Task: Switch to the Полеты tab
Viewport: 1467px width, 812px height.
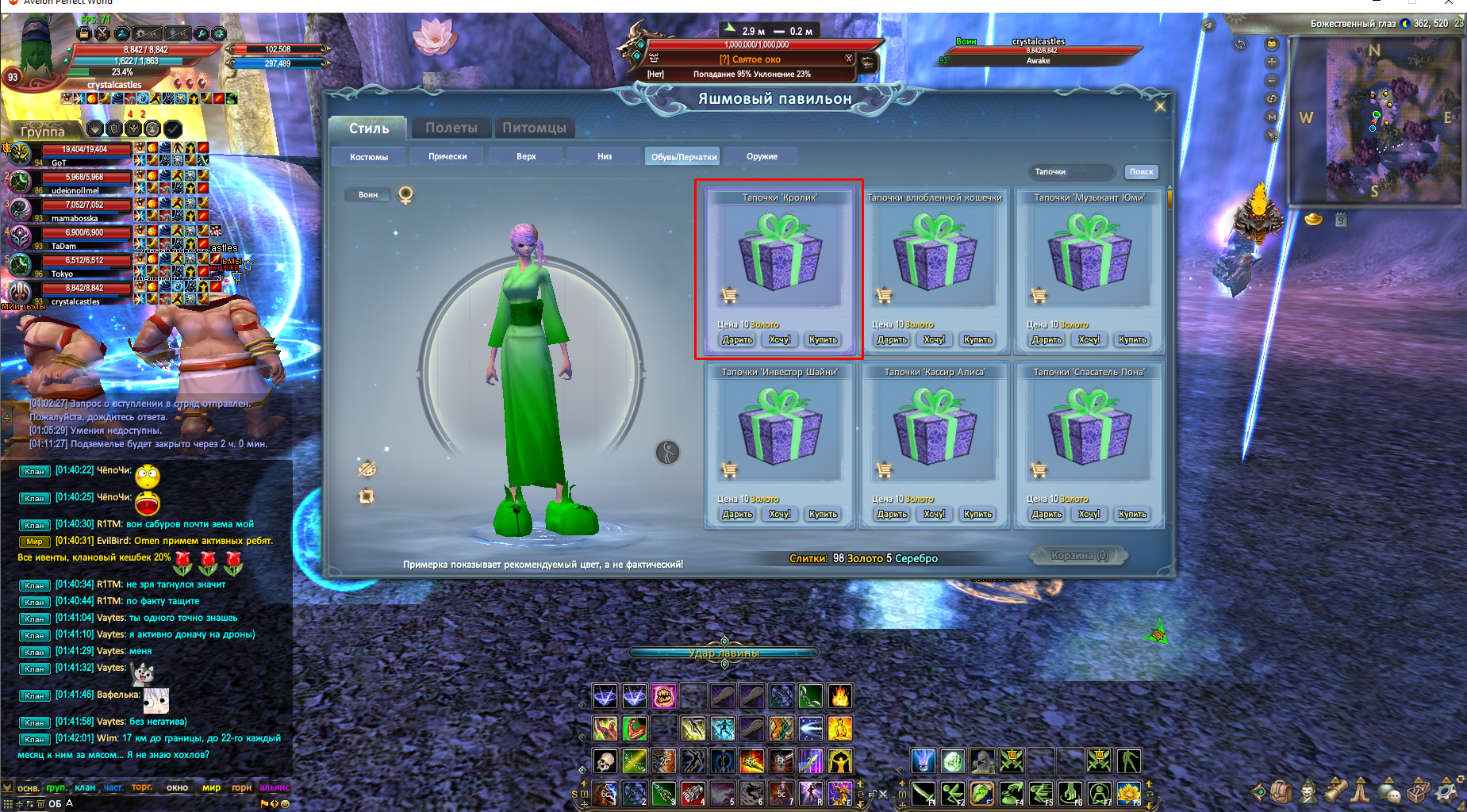Action: click(x=451, y=128)
